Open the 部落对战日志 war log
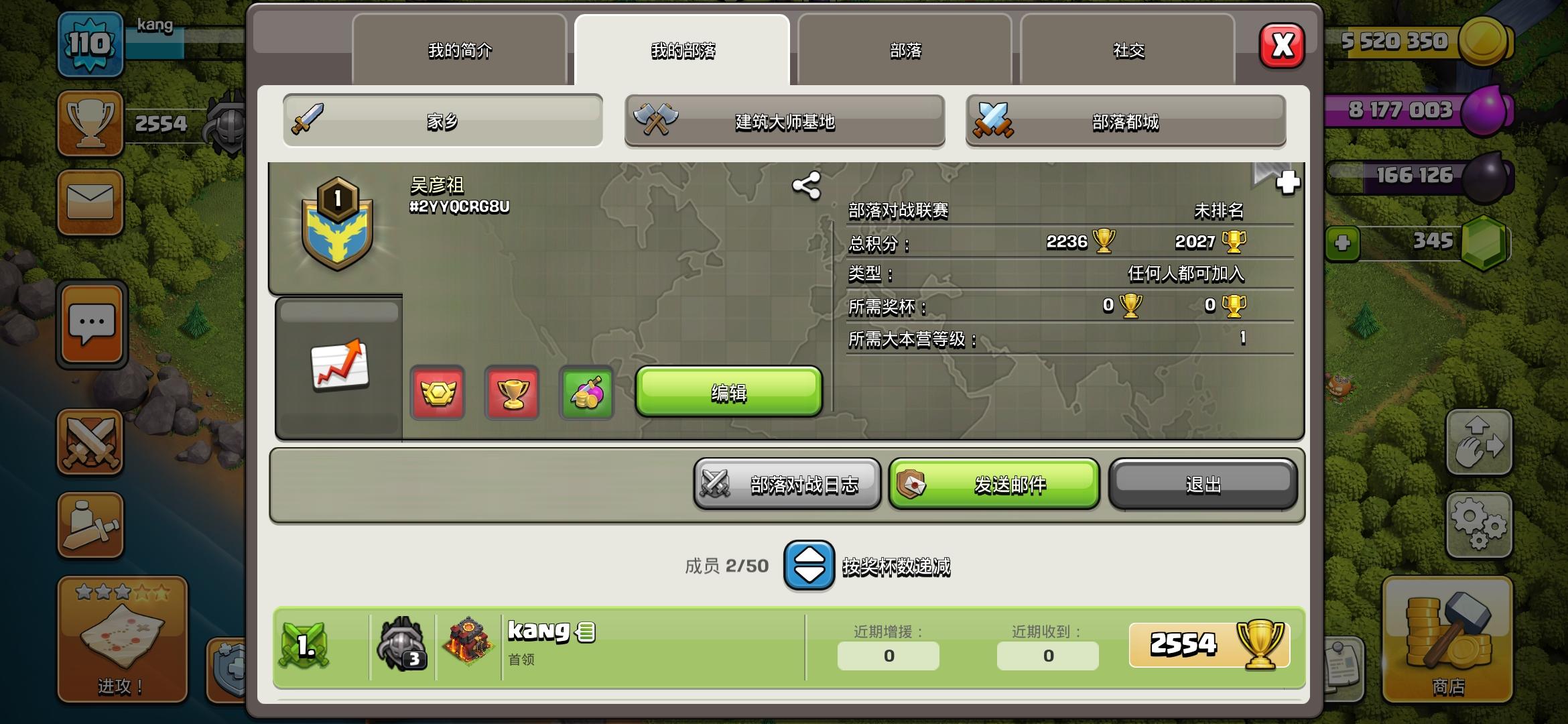Screen dimensions: 1568x724 point(787,484)
